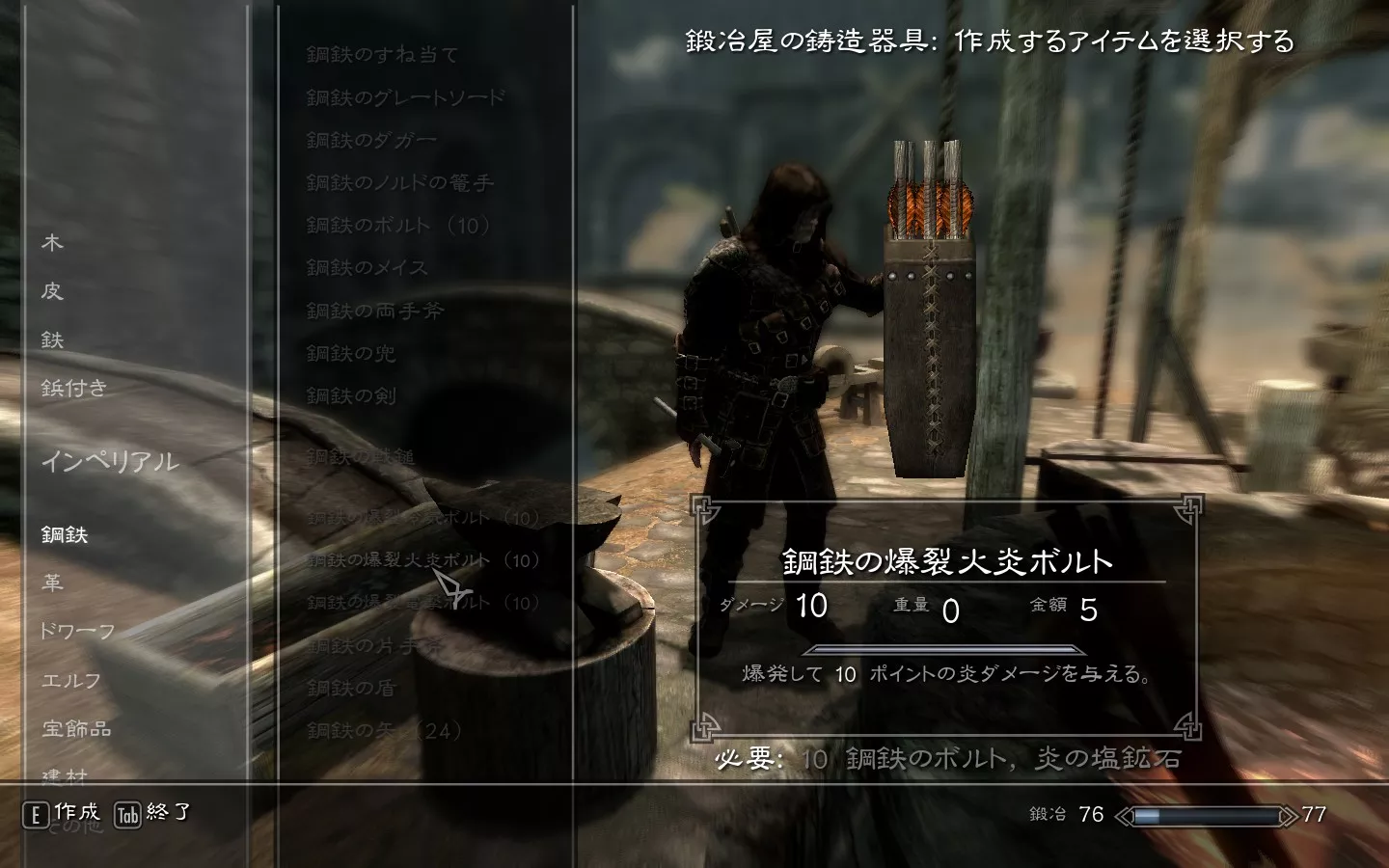Select the 木 (wood) category
This screenshot has height=868, width=1389.
tap(52, 243)
